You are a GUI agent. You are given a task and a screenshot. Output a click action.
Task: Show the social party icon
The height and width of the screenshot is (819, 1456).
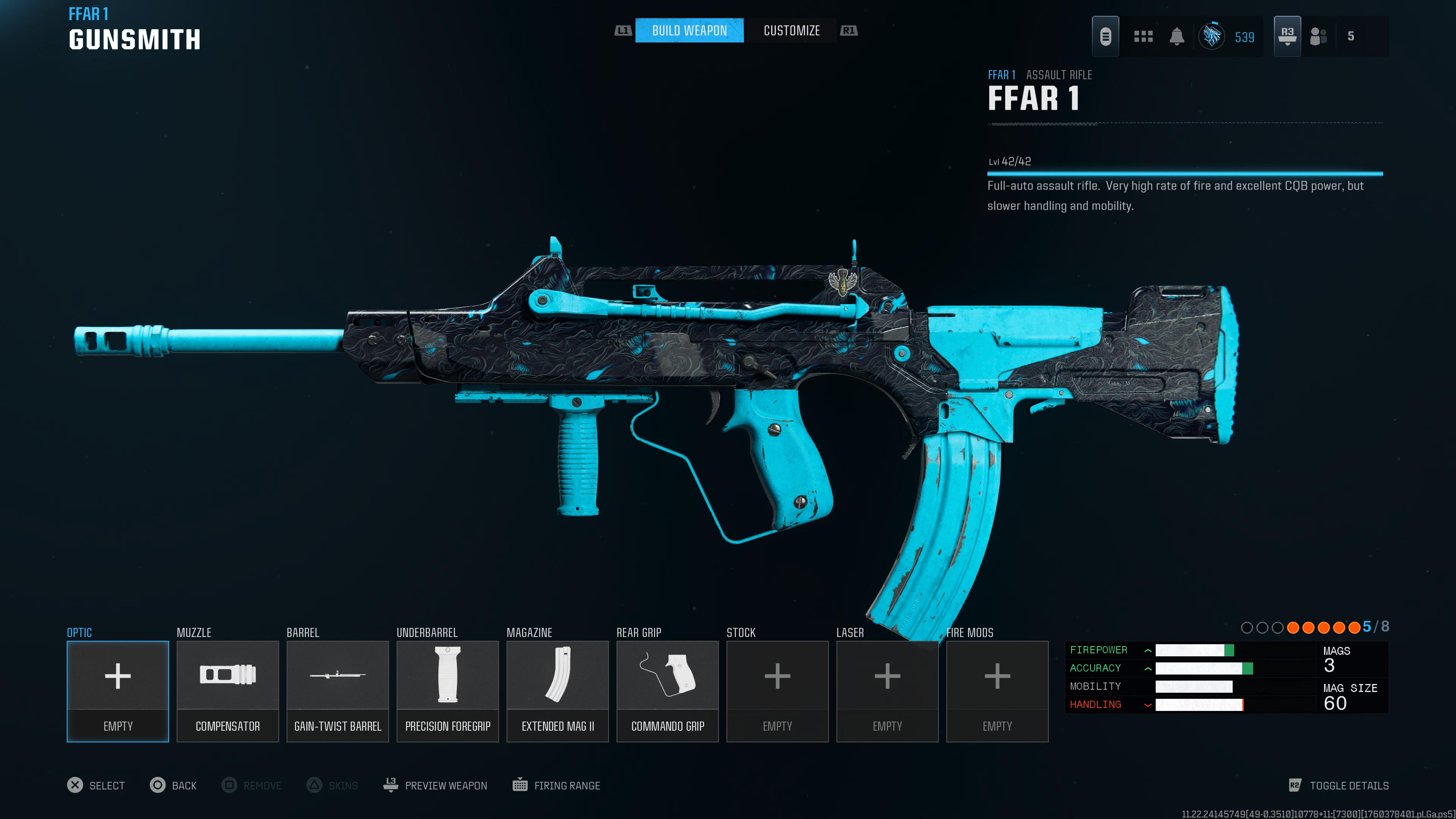1318,37
